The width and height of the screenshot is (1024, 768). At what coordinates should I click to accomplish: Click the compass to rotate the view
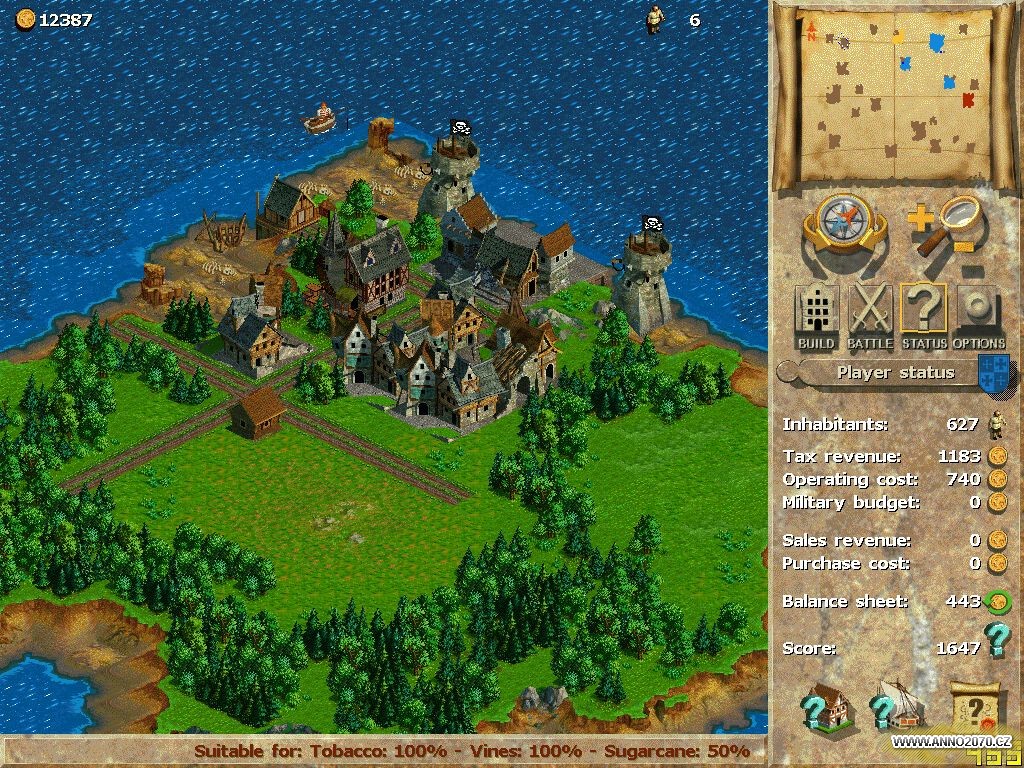click(x=845, y=226)
